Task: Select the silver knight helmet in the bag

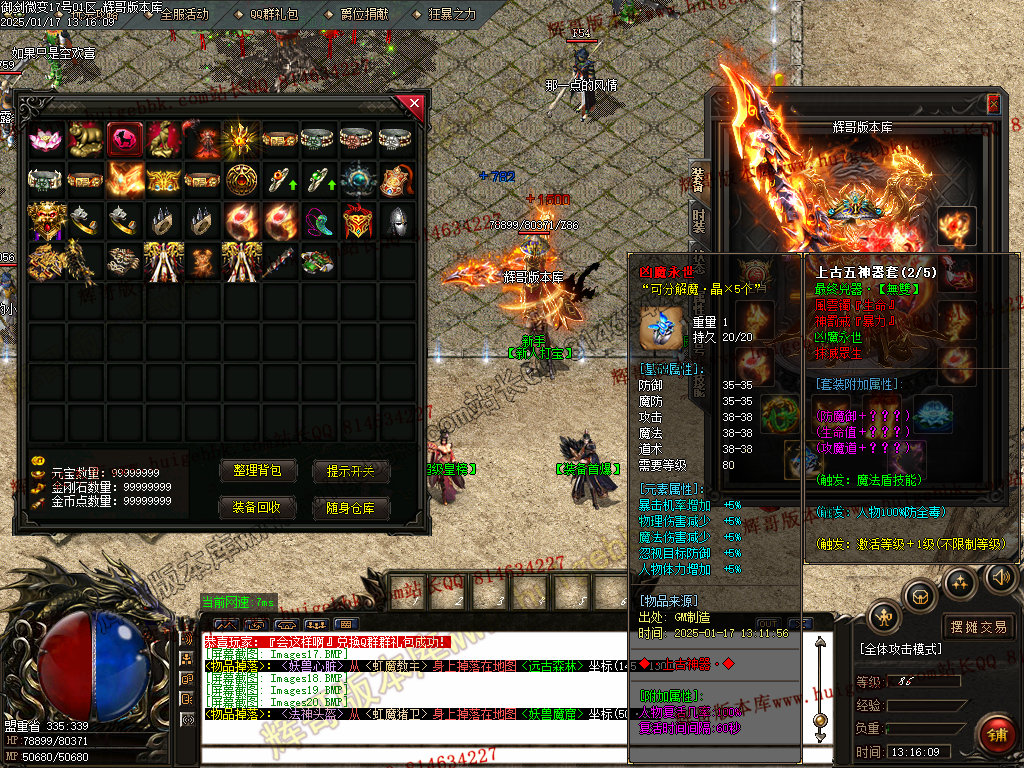Action: click(398, 221)
